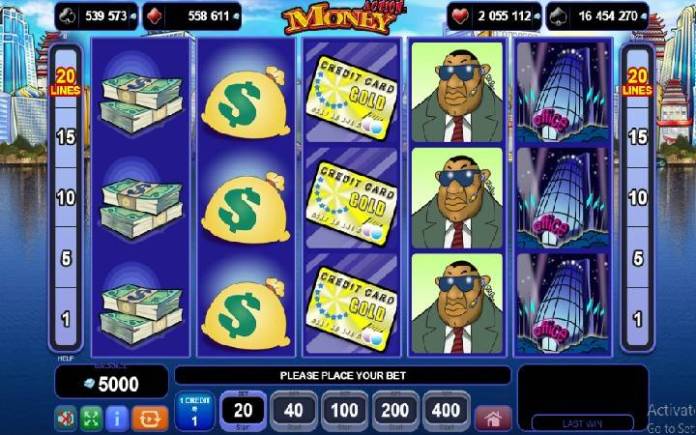Bet 400 and start spin
The width and height of the screenshot is (696, 435).
446,410
